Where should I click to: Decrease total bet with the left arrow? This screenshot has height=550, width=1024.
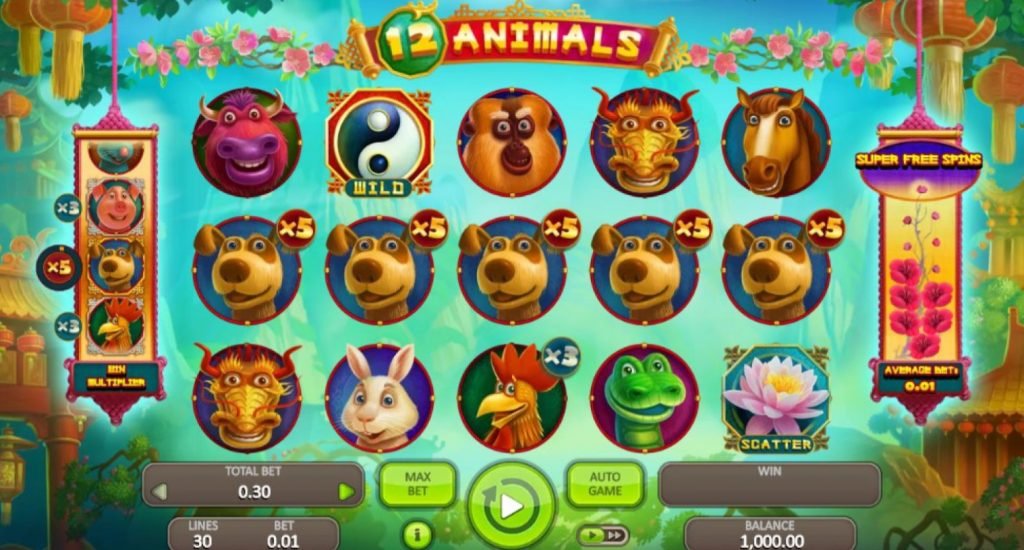[157, 491]
